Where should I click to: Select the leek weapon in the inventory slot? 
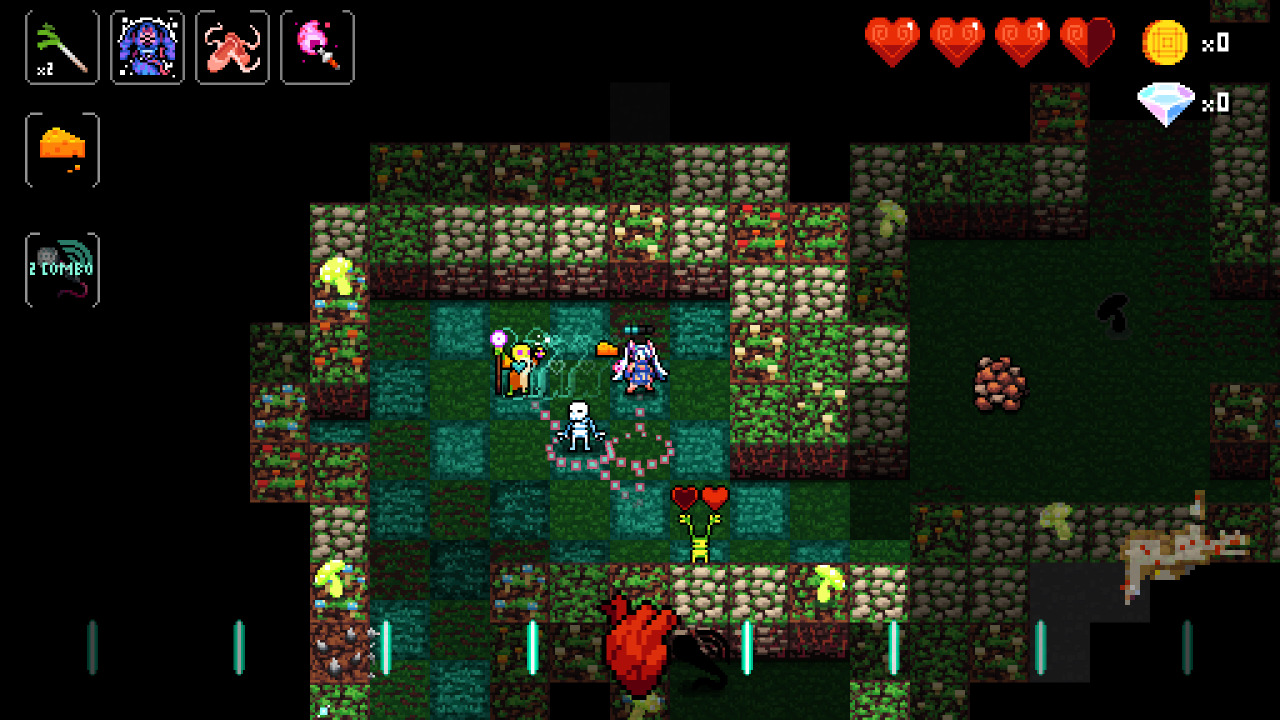[61, 47]
